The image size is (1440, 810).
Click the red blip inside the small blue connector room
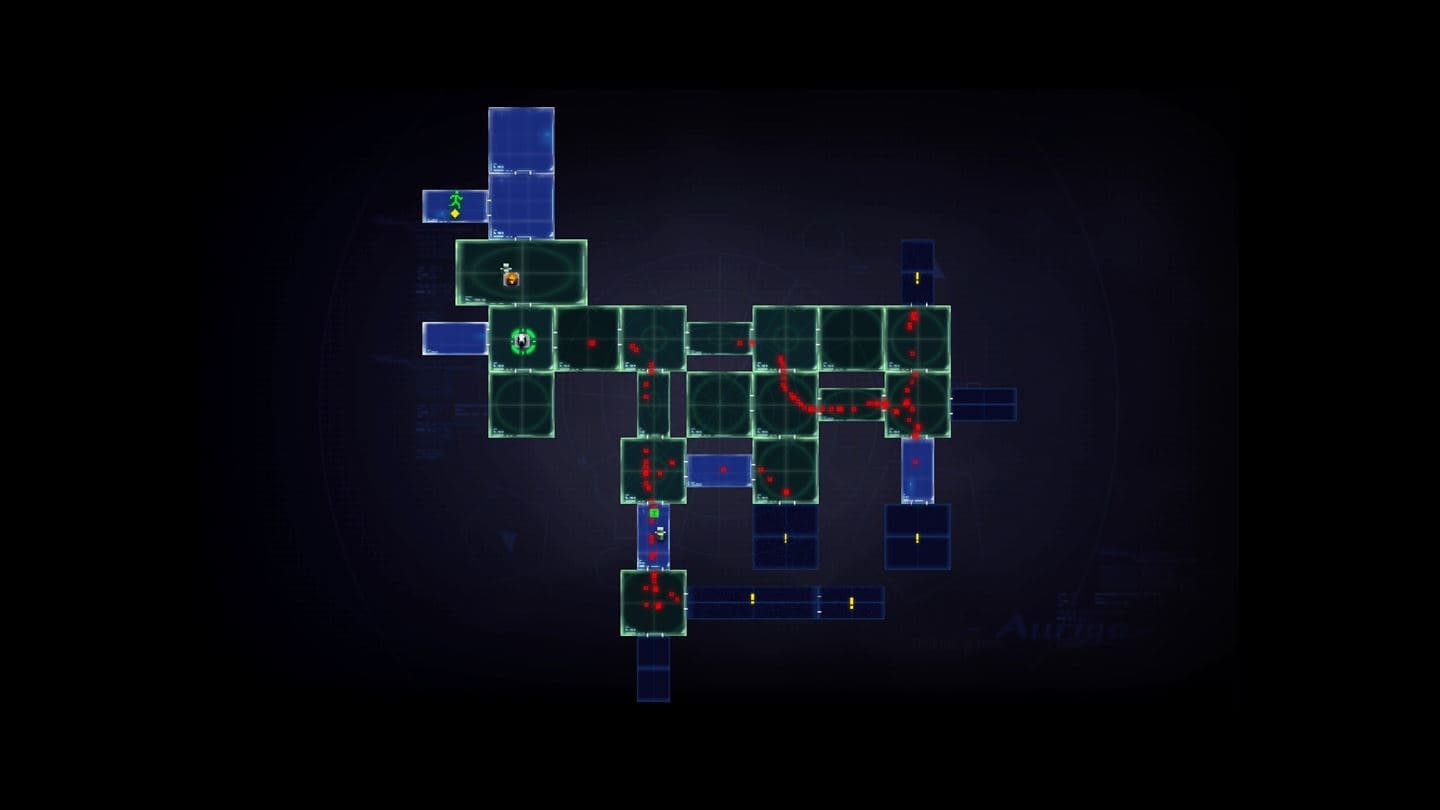[722, 469]
